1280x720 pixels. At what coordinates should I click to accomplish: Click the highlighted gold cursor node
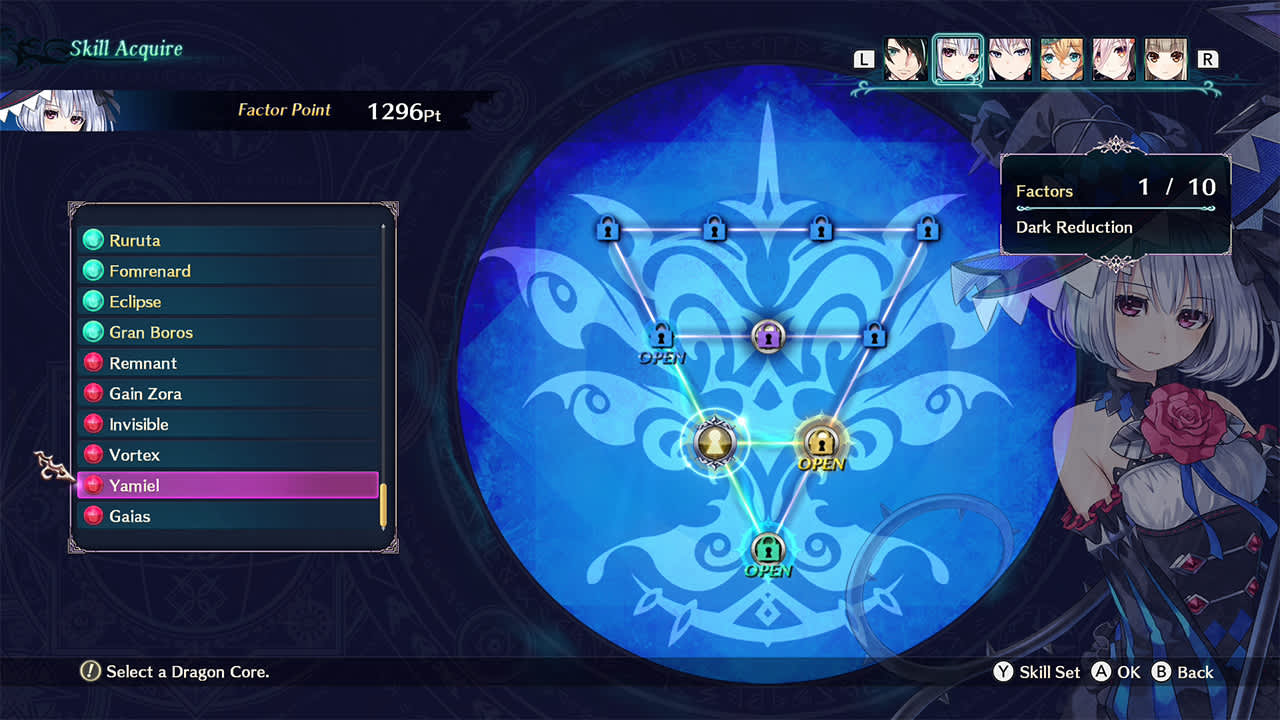(x=716, y=441)
